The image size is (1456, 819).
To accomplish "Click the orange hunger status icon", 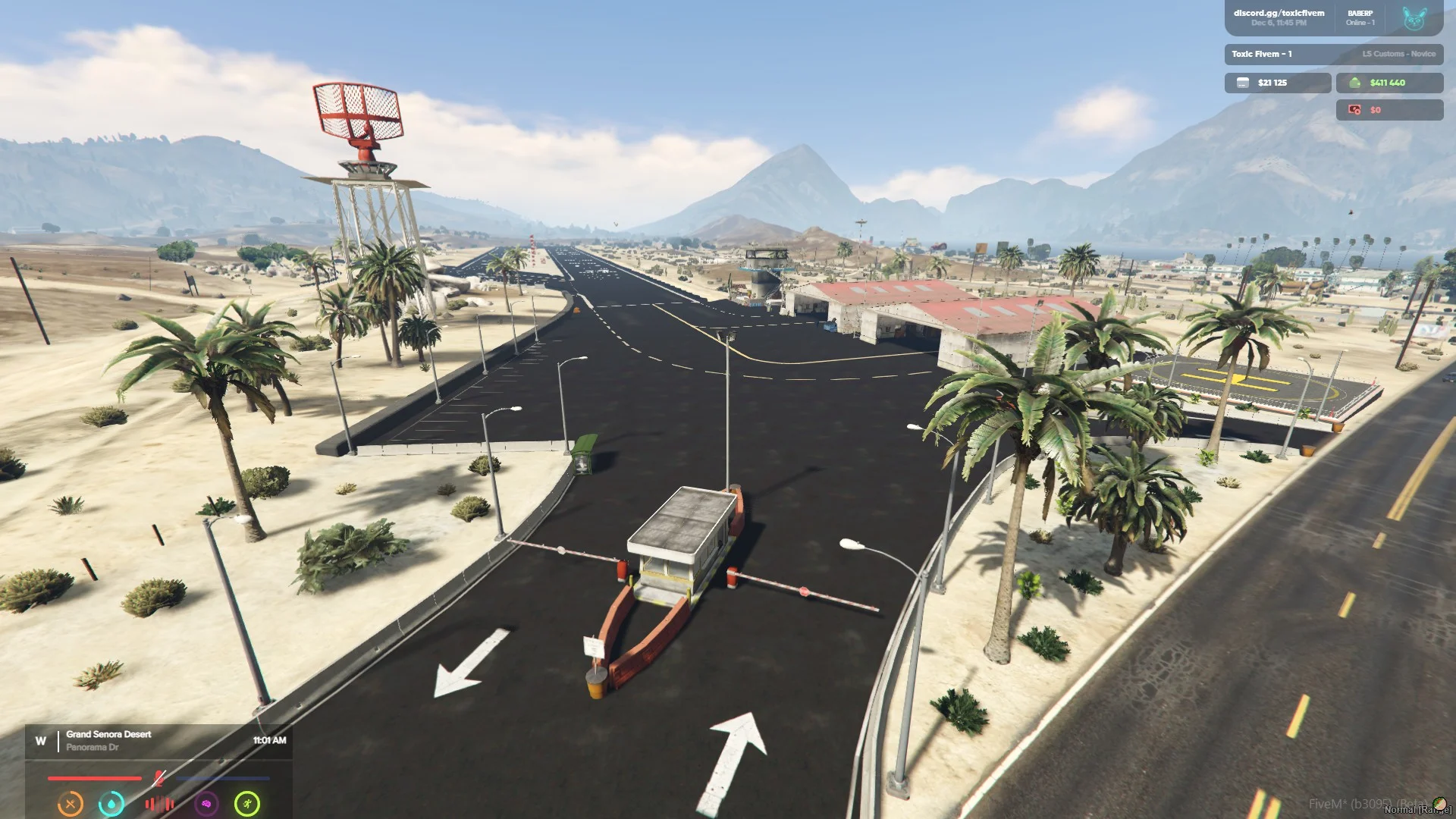I will tap(71, 803).
